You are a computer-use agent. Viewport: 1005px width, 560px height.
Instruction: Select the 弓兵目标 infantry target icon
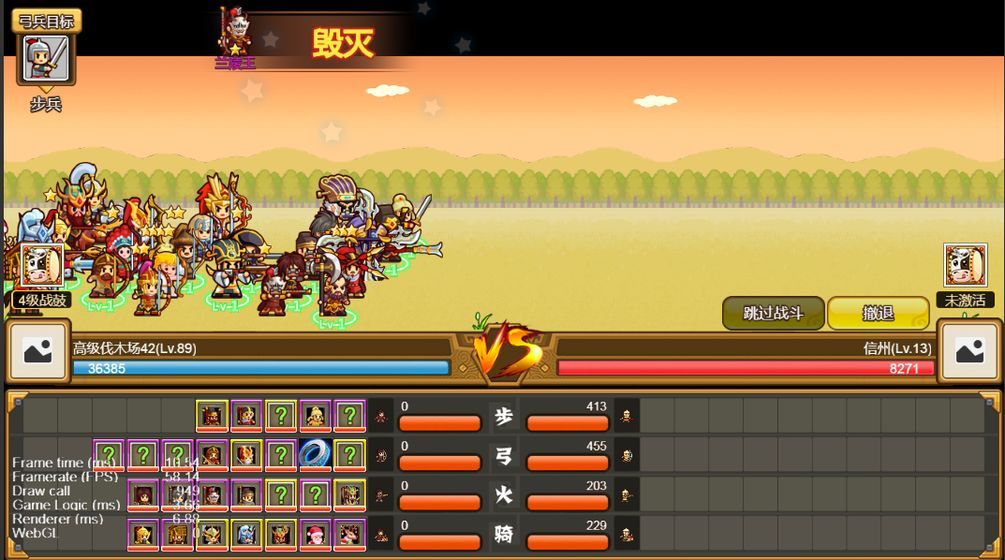coord(46,58)
